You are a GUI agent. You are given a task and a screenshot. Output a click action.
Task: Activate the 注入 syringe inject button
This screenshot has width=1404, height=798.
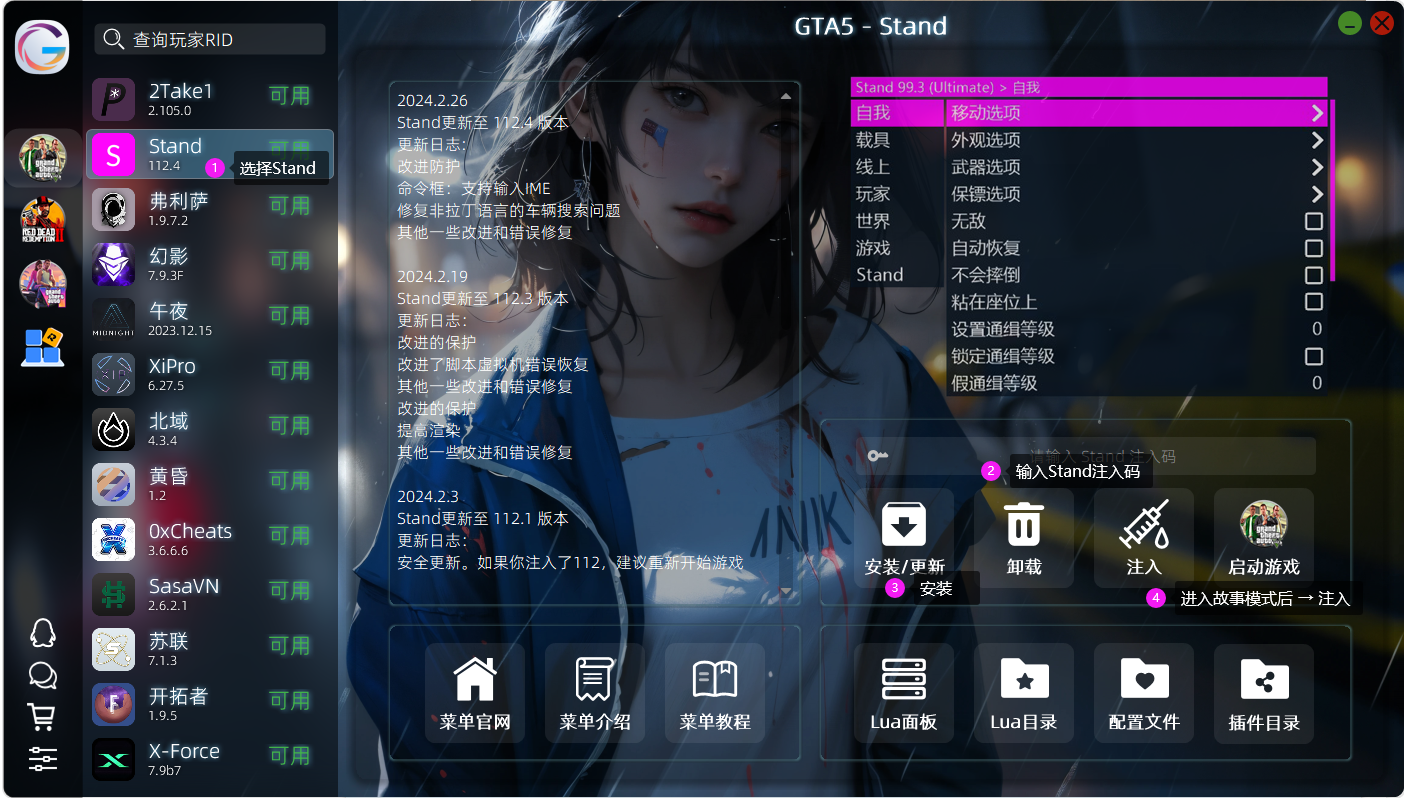pos(1144,539)
